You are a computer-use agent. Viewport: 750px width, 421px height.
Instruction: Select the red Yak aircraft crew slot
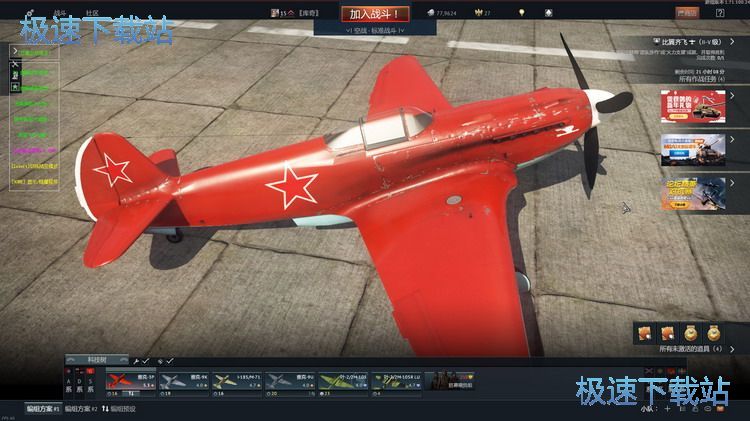pyautogui.click(x=131, y=381)
